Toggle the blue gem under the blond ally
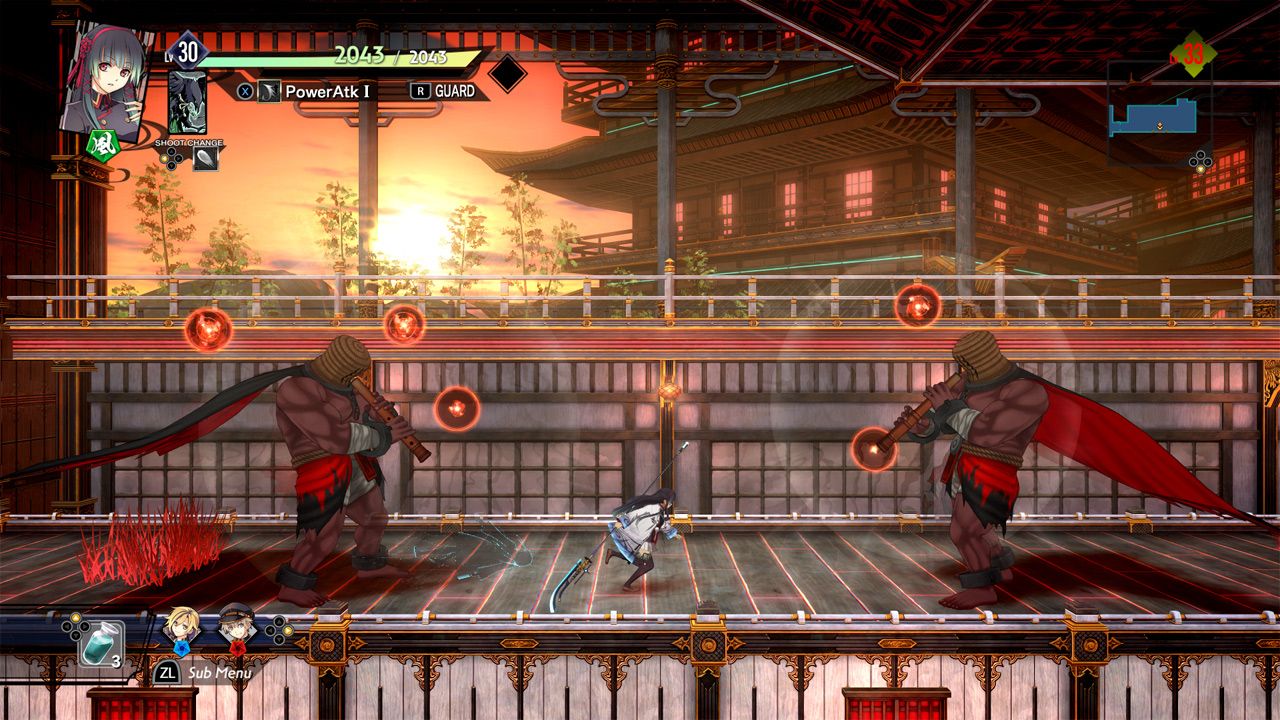The width and height of the screenshot is (1280, 720). (x=182, y=648)
